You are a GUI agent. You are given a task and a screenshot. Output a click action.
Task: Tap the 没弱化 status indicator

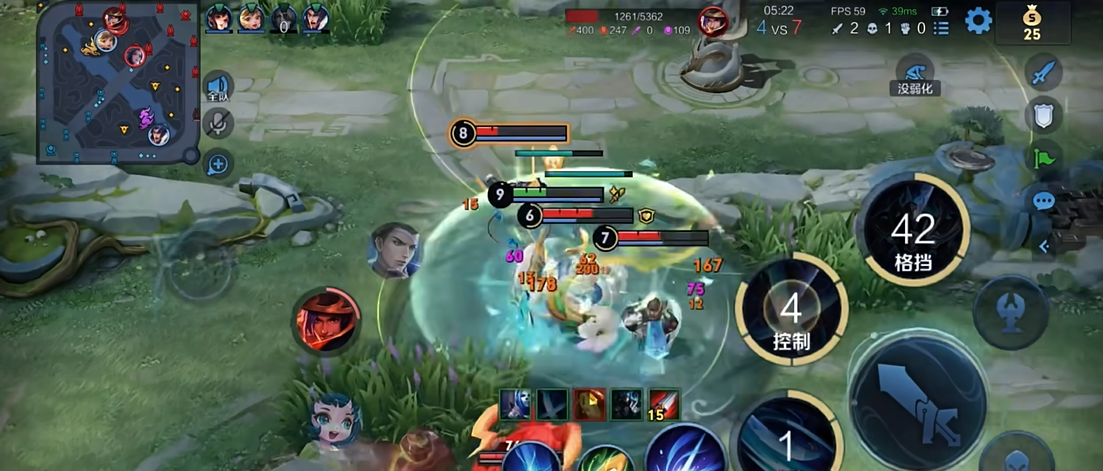914,74
